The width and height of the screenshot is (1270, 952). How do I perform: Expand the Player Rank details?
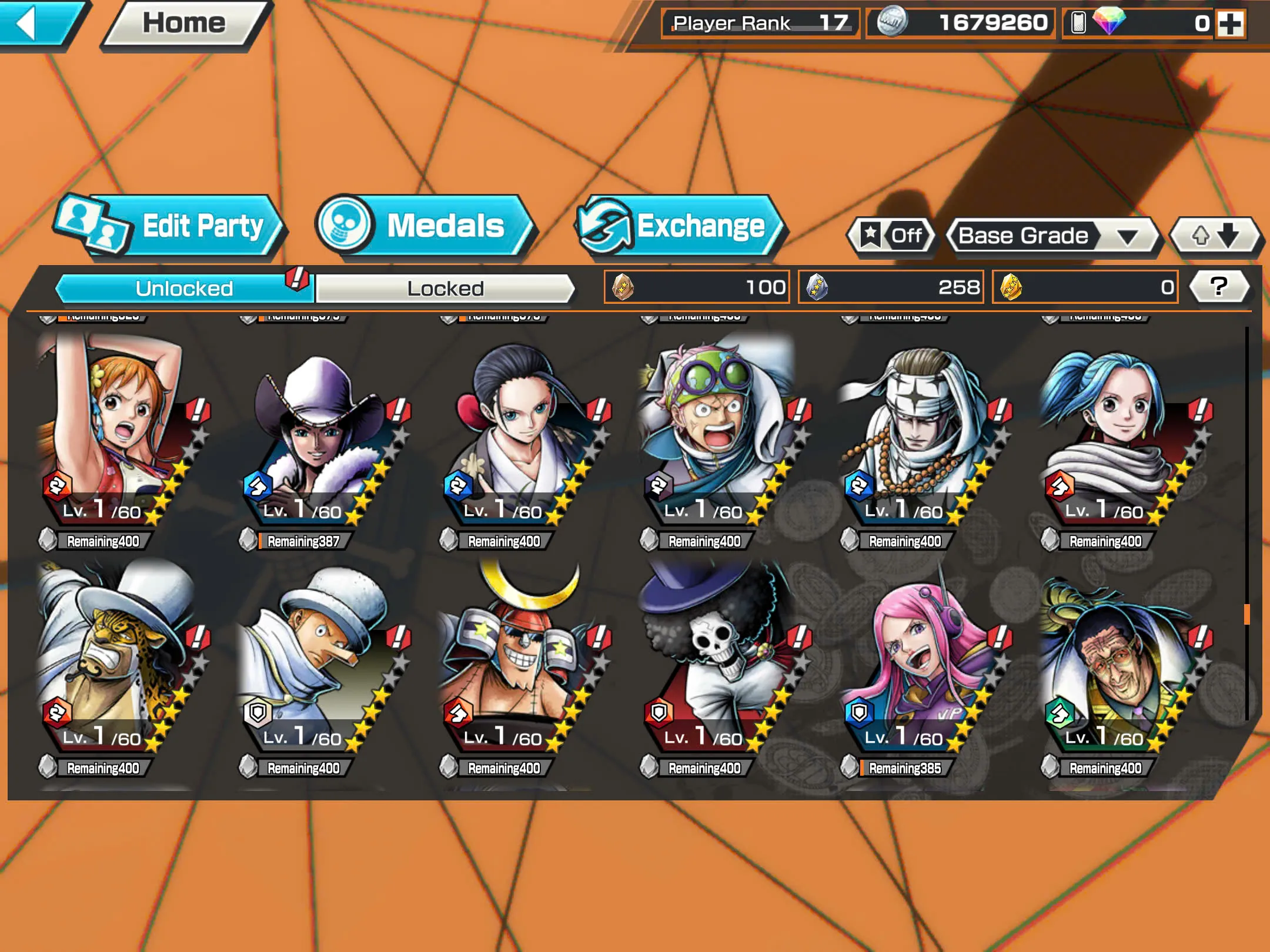(758, 24)
